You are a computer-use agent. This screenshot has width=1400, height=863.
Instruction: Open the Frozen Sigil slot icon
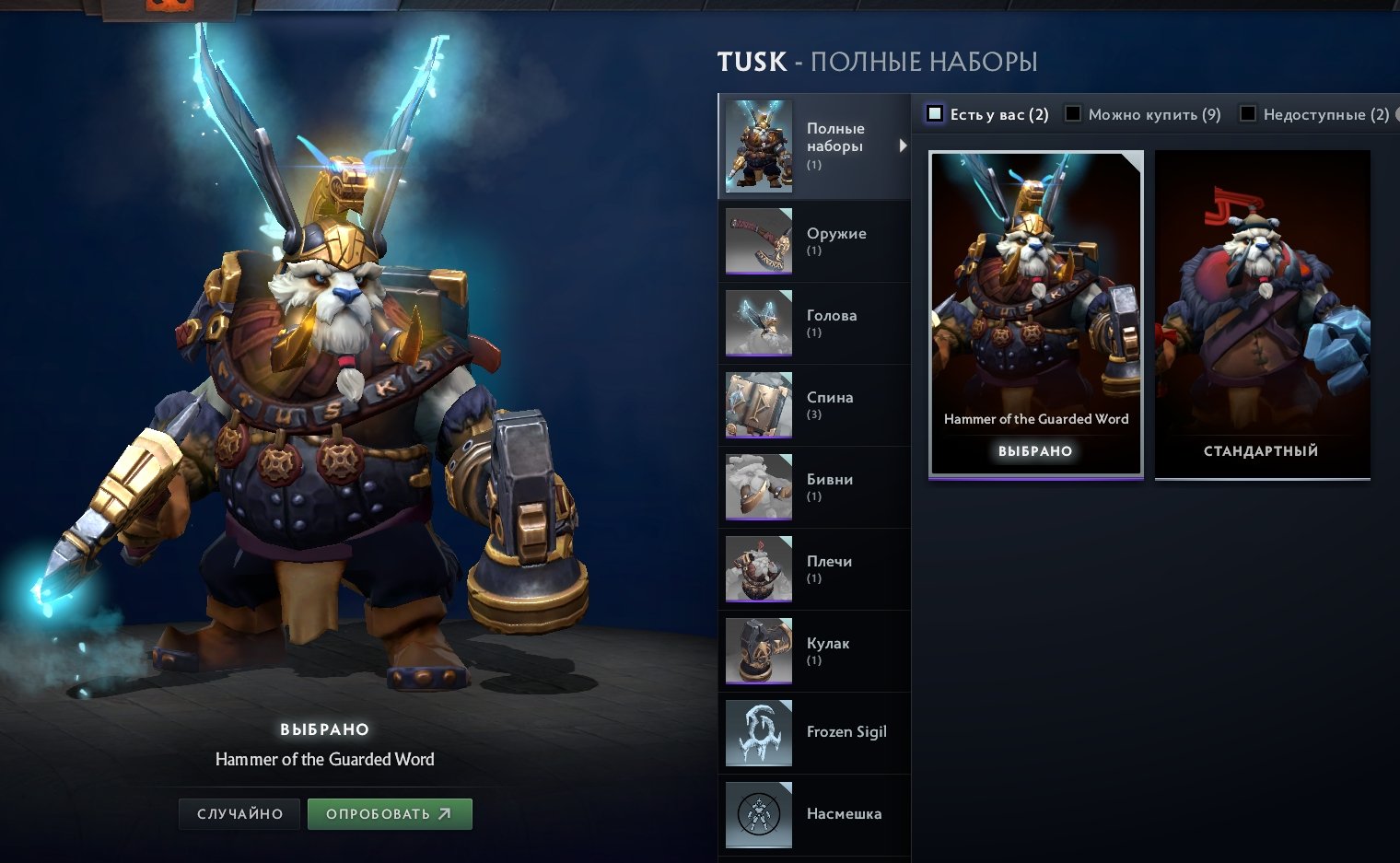pos(759,733)
